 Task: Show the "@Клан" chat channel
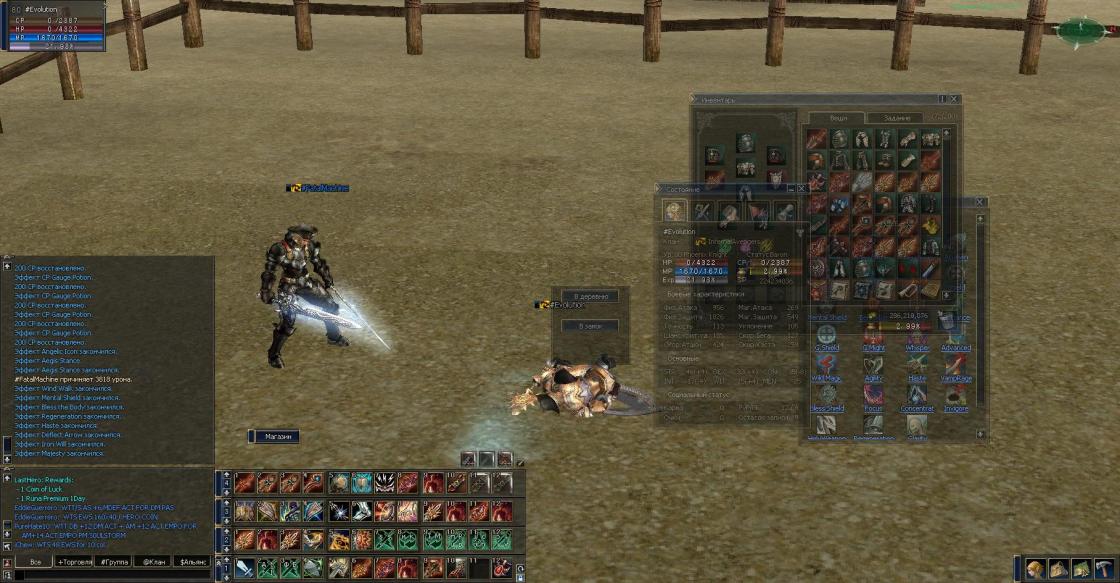(153, 562)
